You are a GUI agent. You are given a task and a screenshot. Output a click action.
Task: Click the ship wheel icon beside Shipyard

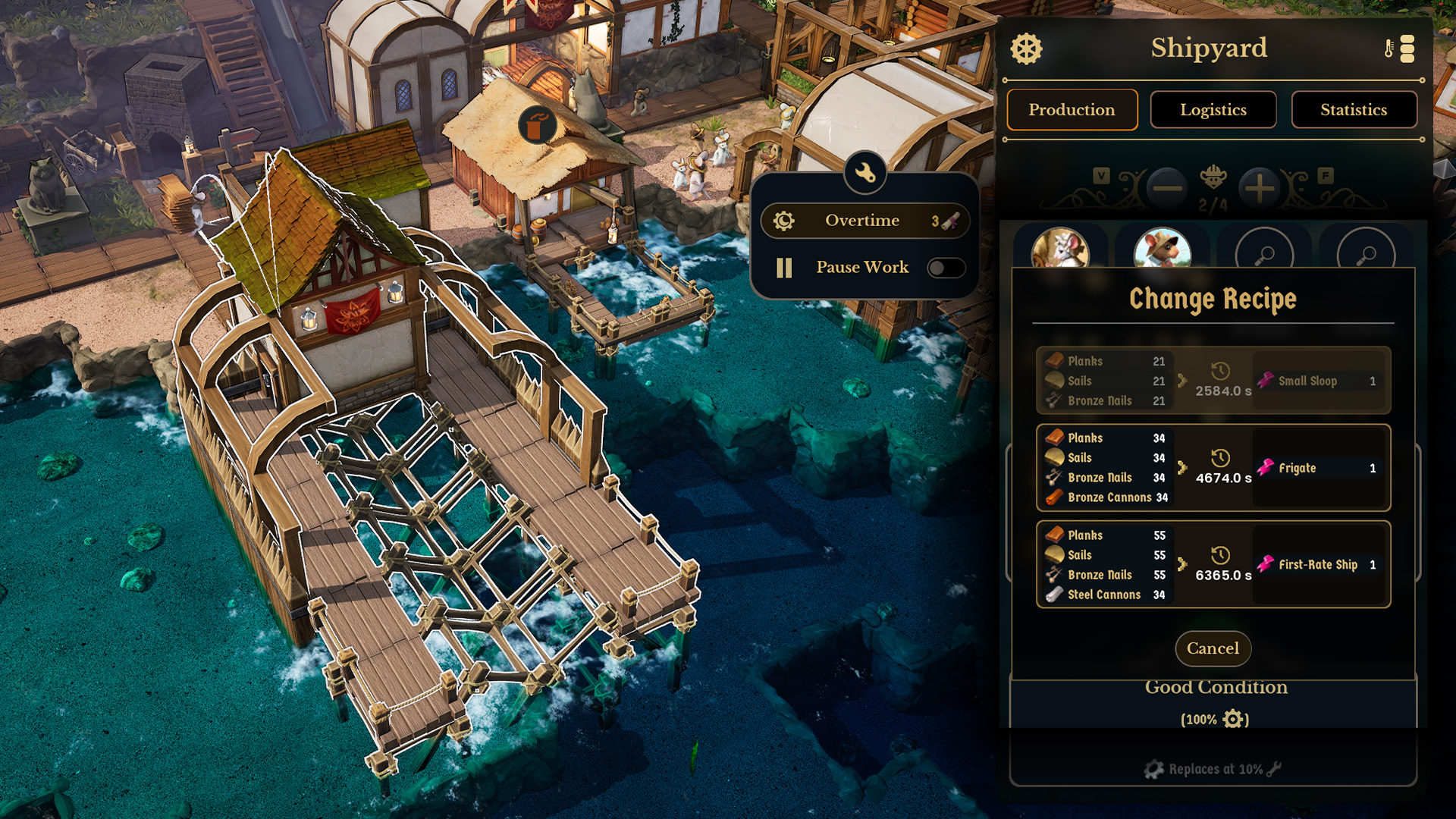coord(1026,49)
